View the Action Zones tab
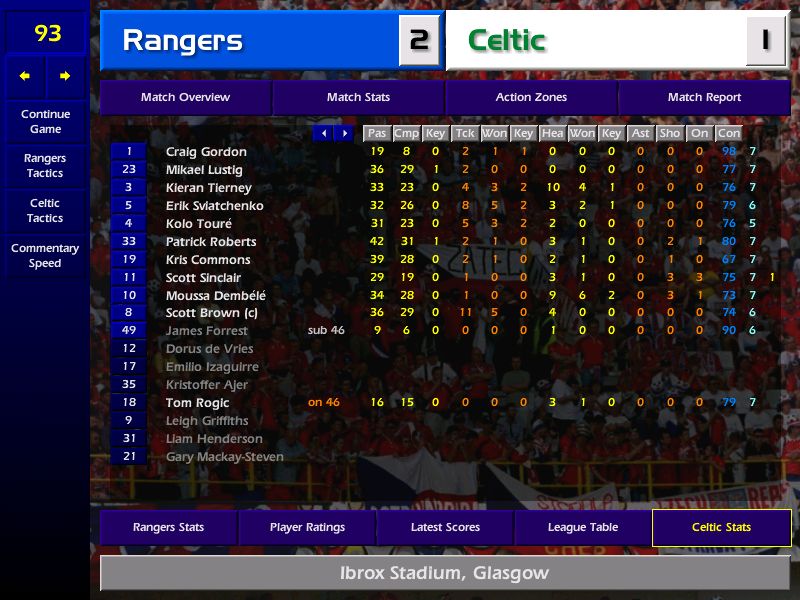The image size is (800, 600). coord(531,97)
